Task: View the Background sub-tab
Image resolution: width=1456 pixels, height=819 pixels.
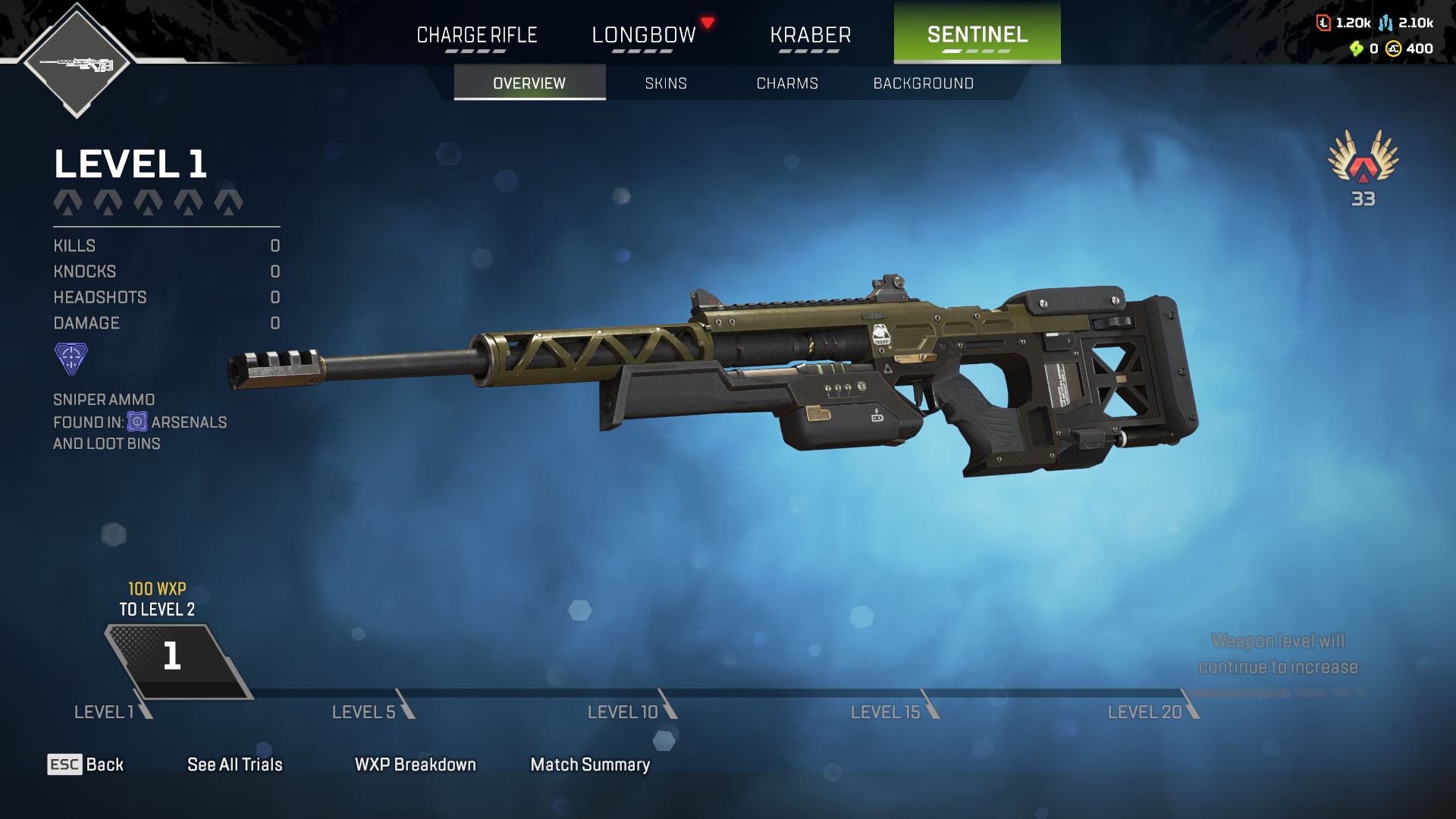Action: coord(923,83)
